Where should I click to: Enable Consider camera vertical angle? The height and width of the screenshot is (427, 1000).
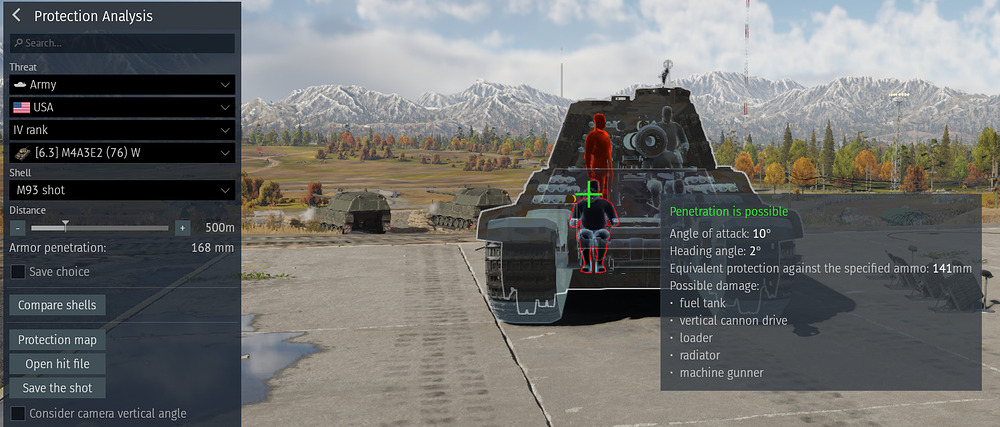(18, 413)
